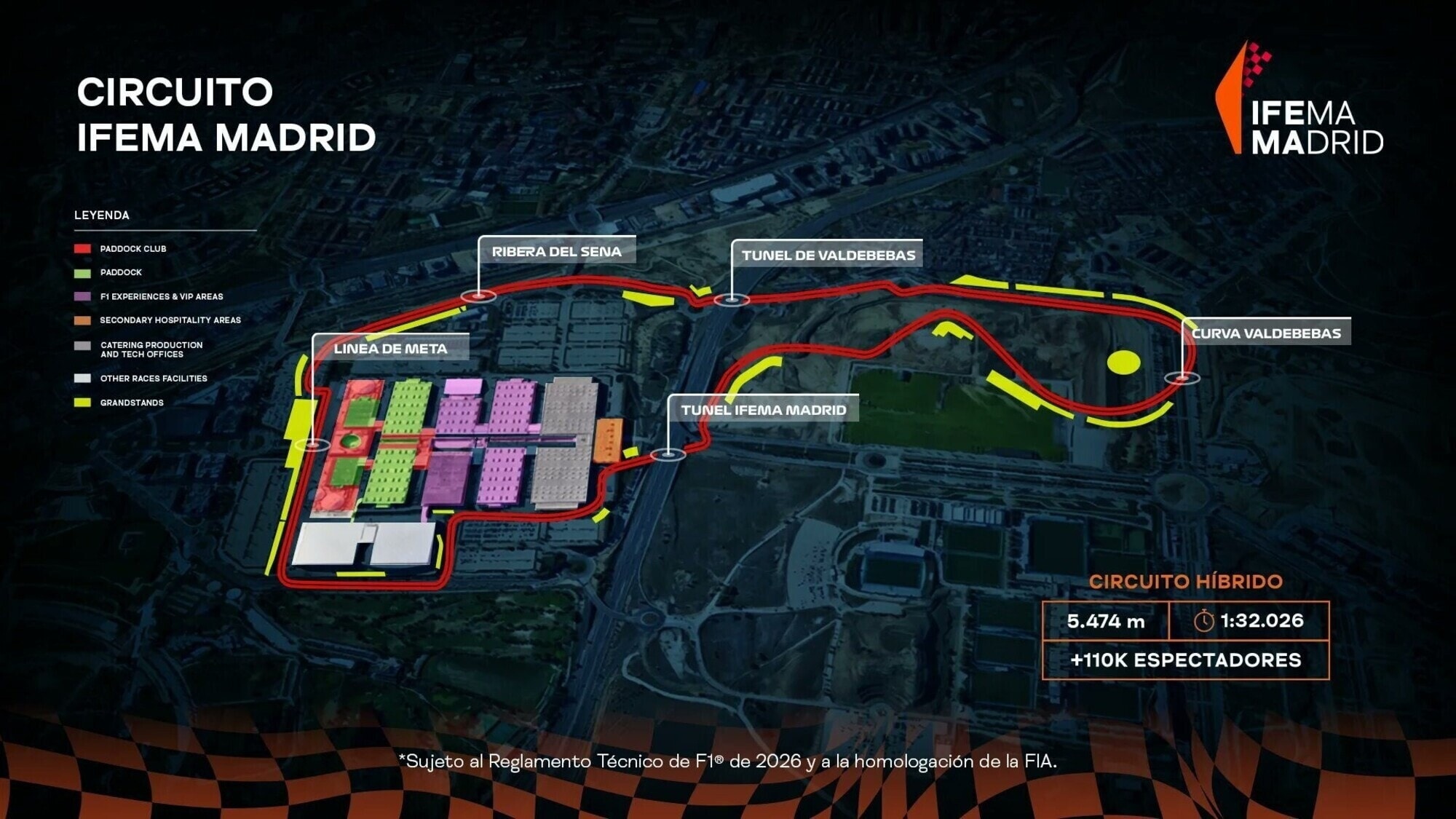Click F1 Experiences & VIP Areas legend entry
Image resolution: width=1456 pixels, height=819 pixels.
(x=161, y=296)
